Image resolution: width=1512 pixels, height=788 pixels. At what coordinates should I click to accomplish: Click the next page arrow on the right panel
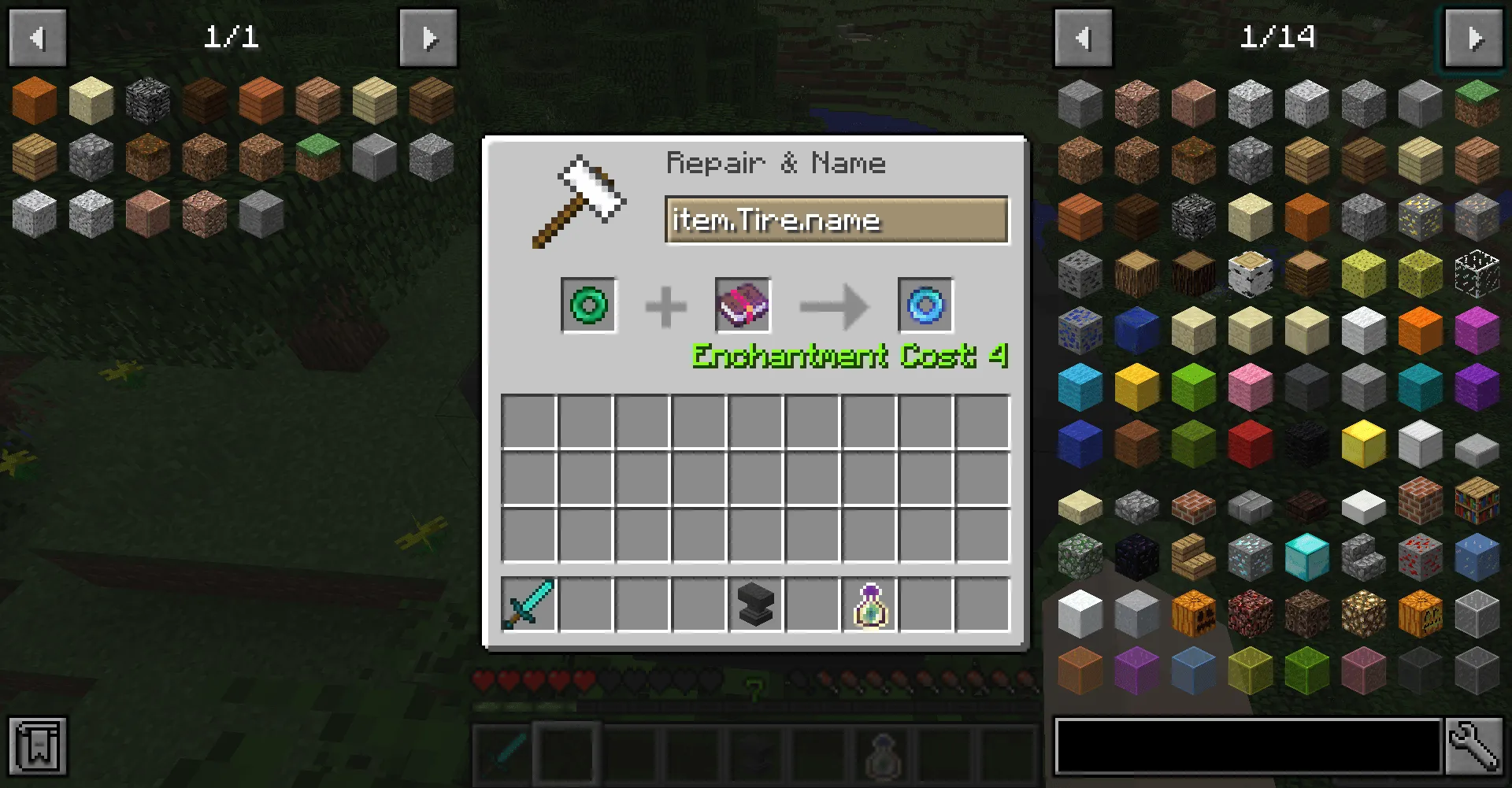pos(1473,37)
